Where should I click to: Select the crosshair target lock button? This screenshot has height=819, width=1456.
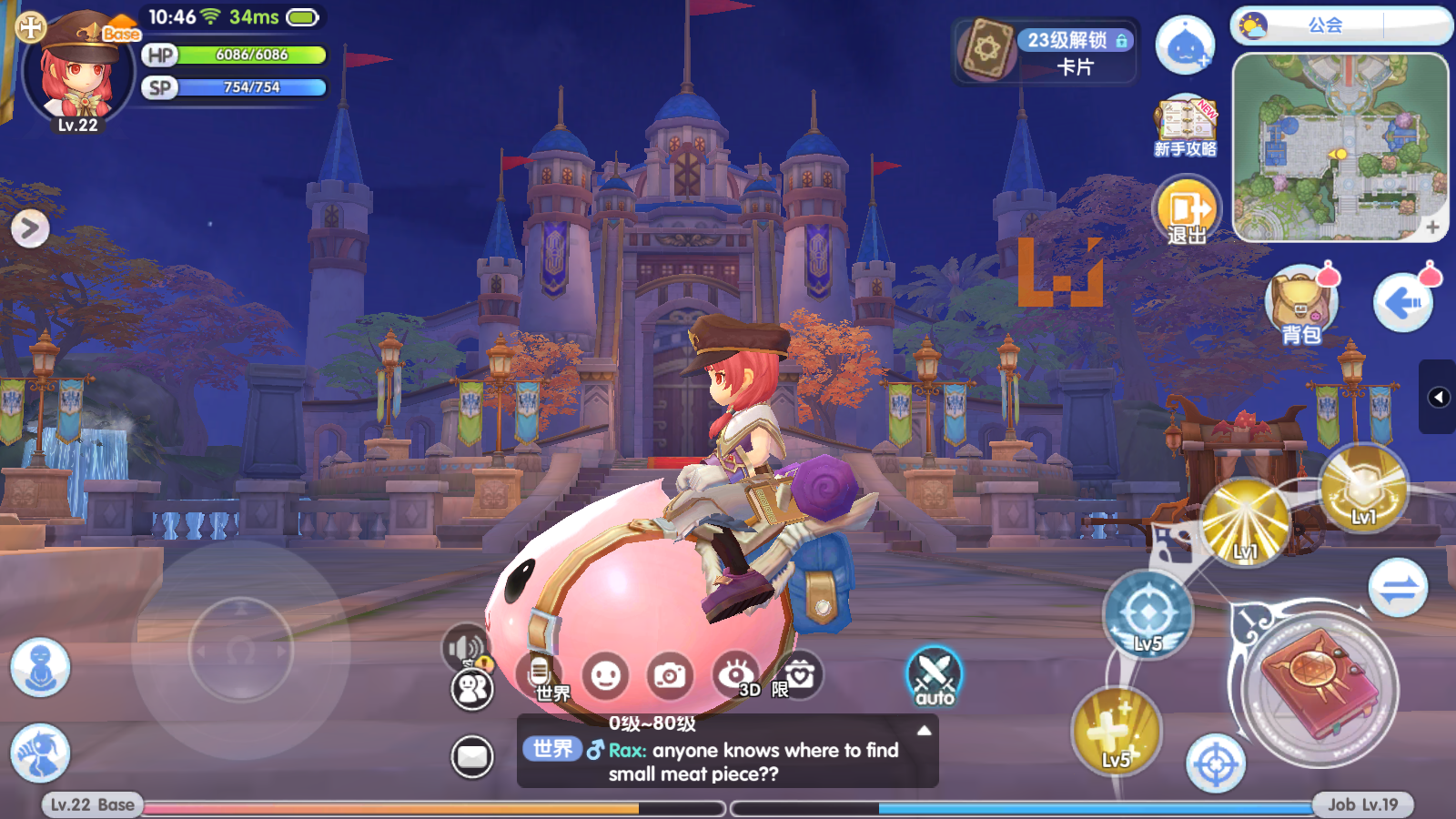click(x=1215, y=764)
